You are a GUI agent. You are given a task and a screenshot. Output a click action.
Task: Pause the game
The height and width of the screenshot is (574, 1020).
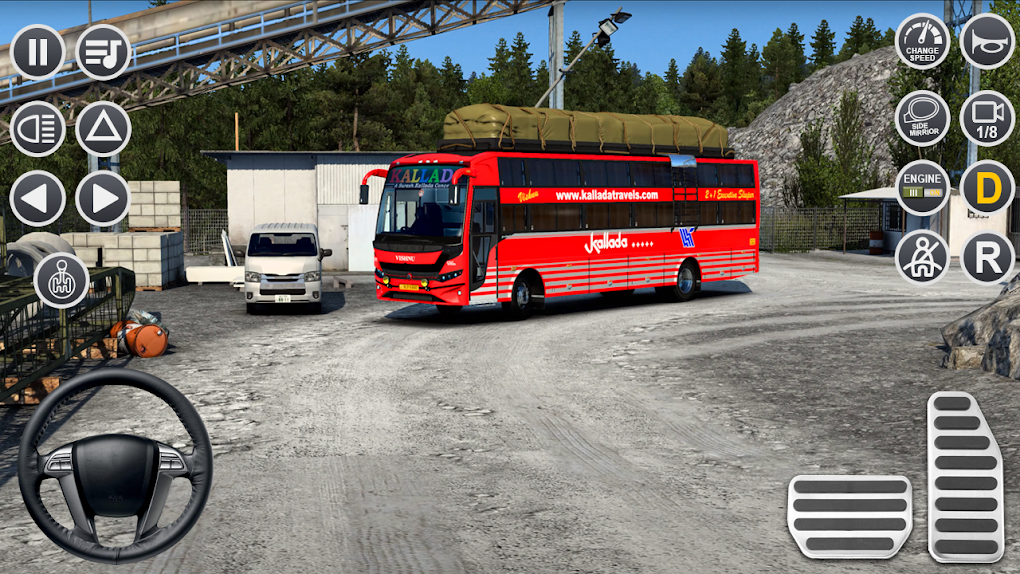coord(38,52)
